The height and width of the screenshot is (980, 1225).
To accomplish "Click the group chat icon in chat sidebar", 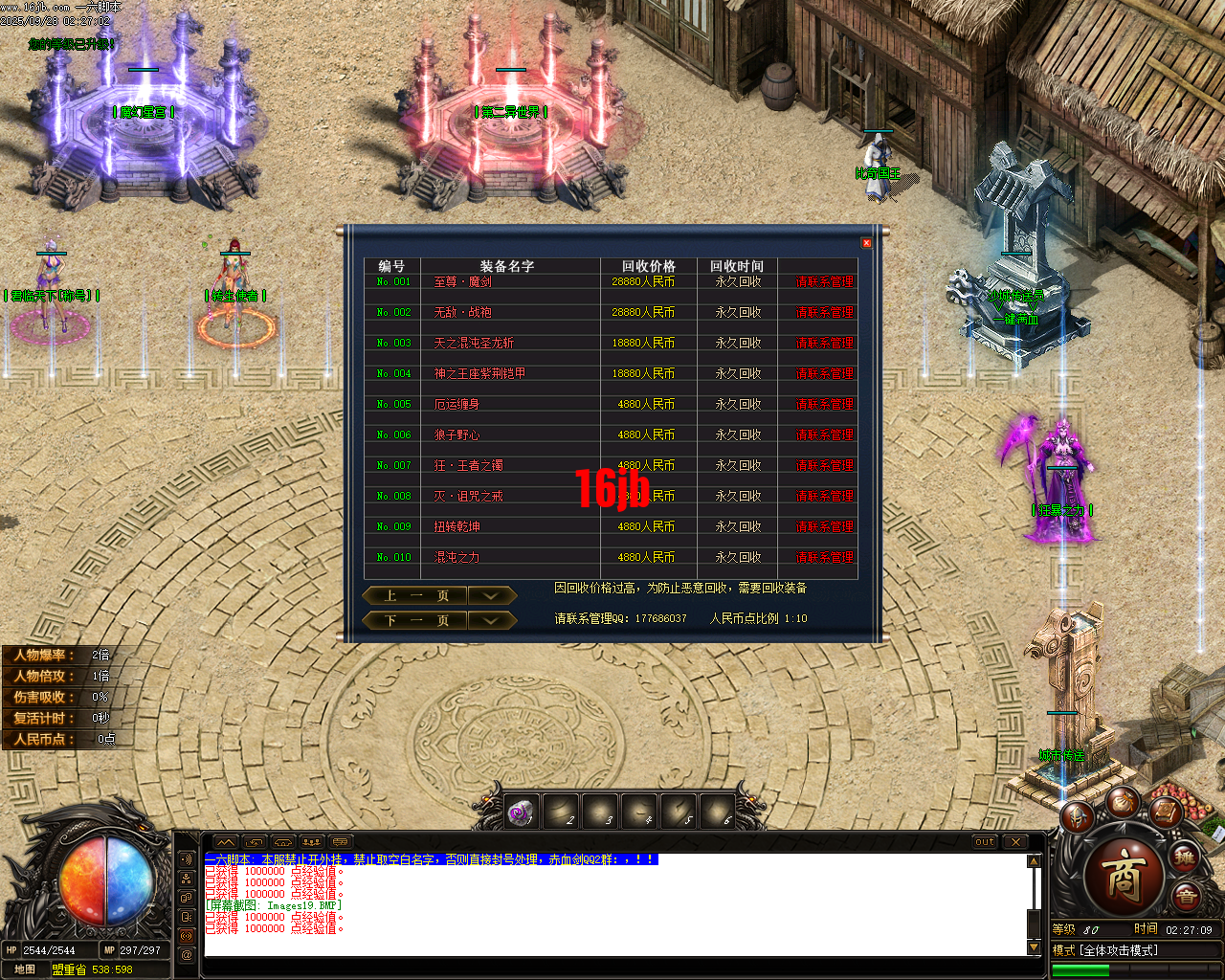I will pyautogui.click(x=187, y=879).
